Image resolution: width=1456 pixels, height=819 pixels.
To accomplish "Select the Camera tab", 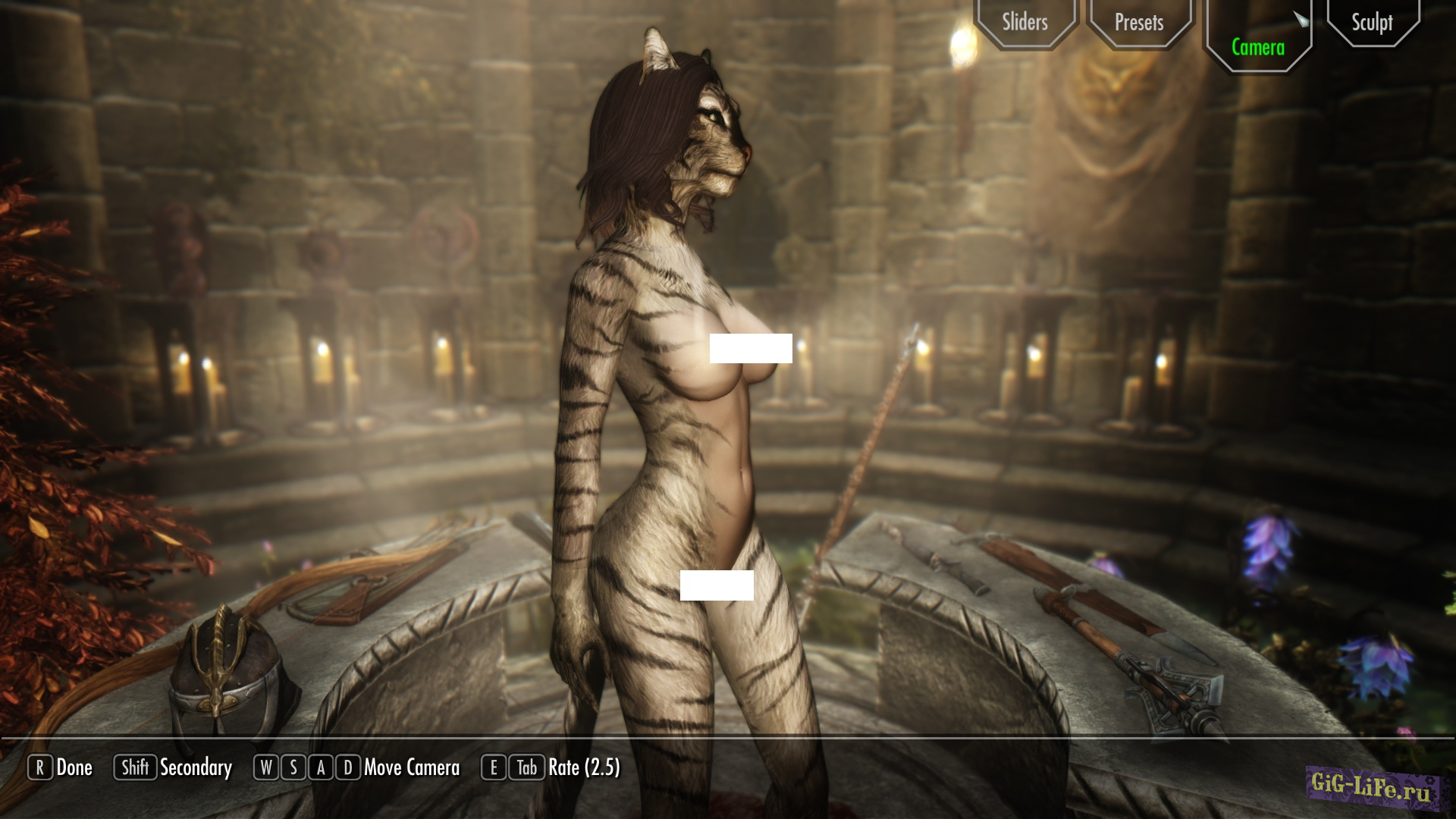I will (x=1257, y=47).
